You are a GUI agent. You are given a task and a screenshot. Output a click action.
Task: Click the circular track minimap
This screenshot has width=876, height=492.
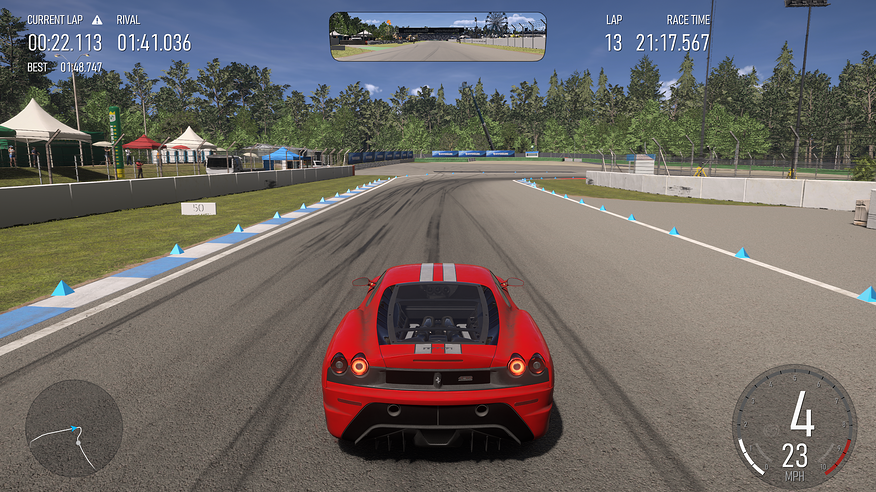tap(74, 428)
